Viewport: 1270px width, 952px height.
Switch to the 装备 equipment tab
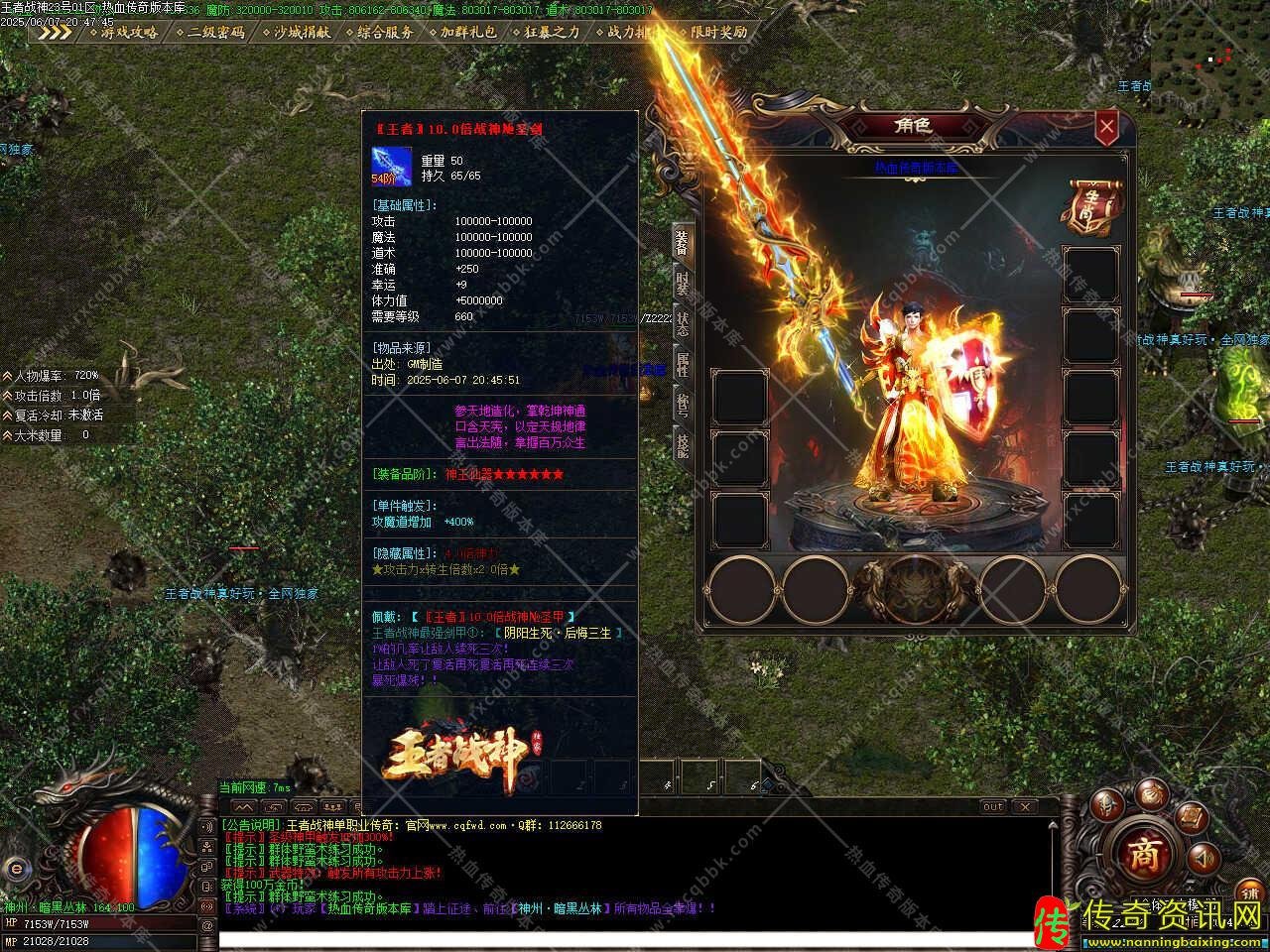683,241
